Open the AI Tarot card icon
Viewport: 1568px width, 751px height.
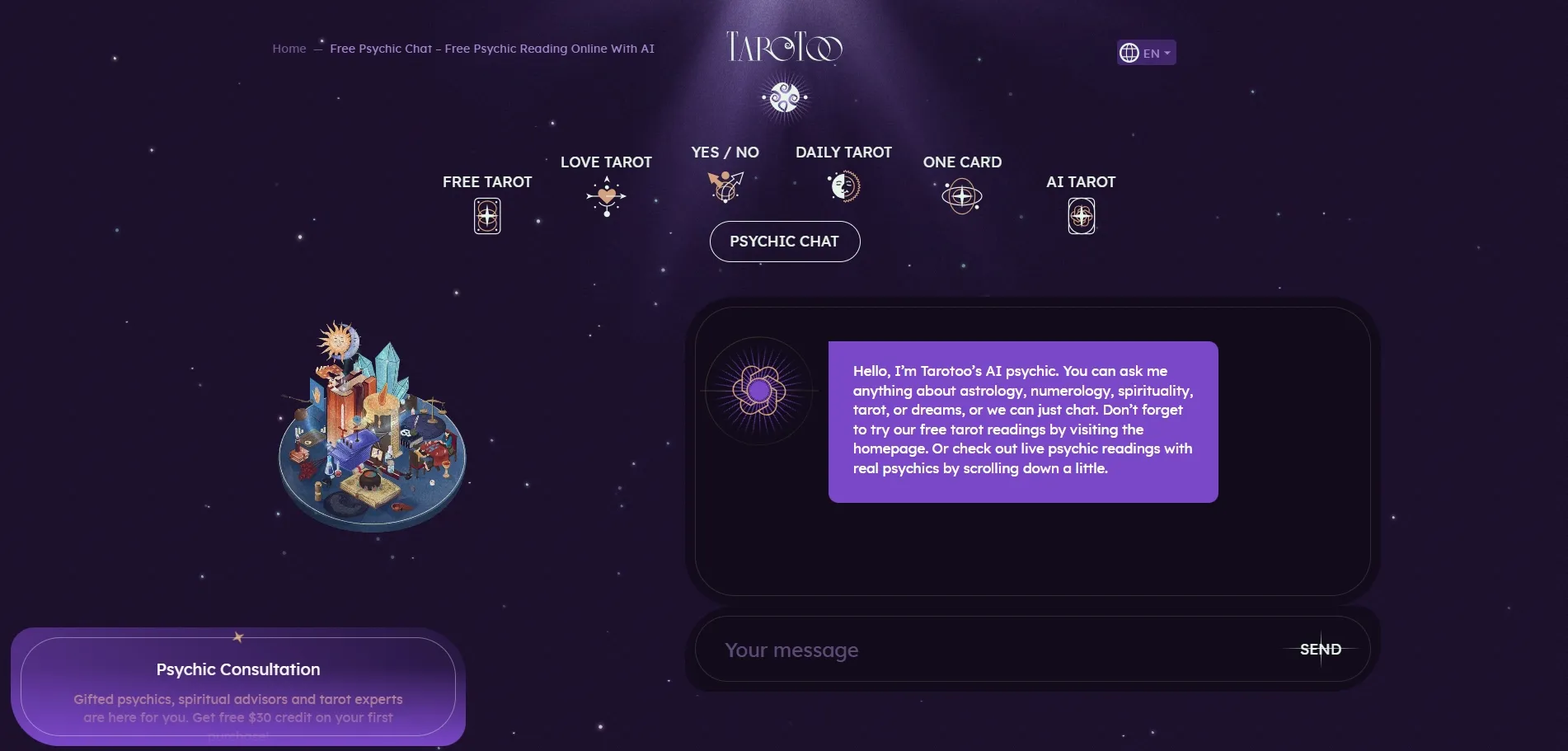(x=1081, y=214)
